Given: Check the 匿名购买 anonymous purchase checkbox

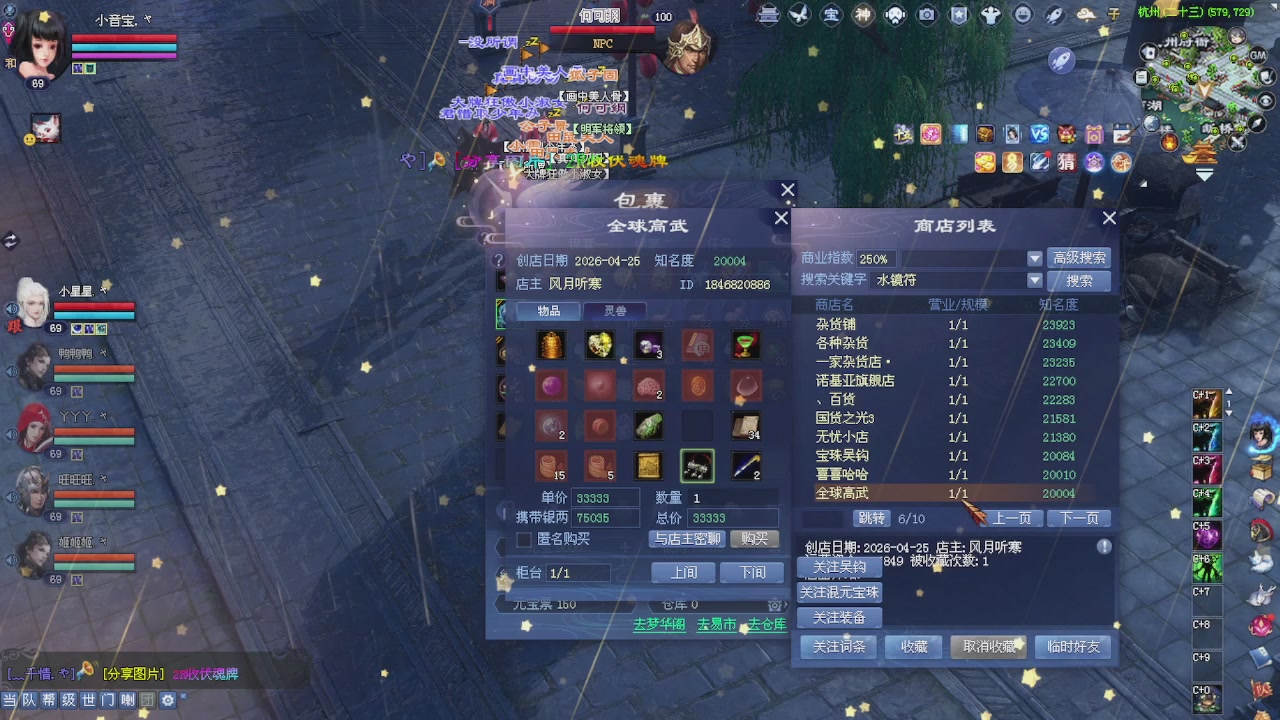Looking at the screenshot, I should (525, 540).
